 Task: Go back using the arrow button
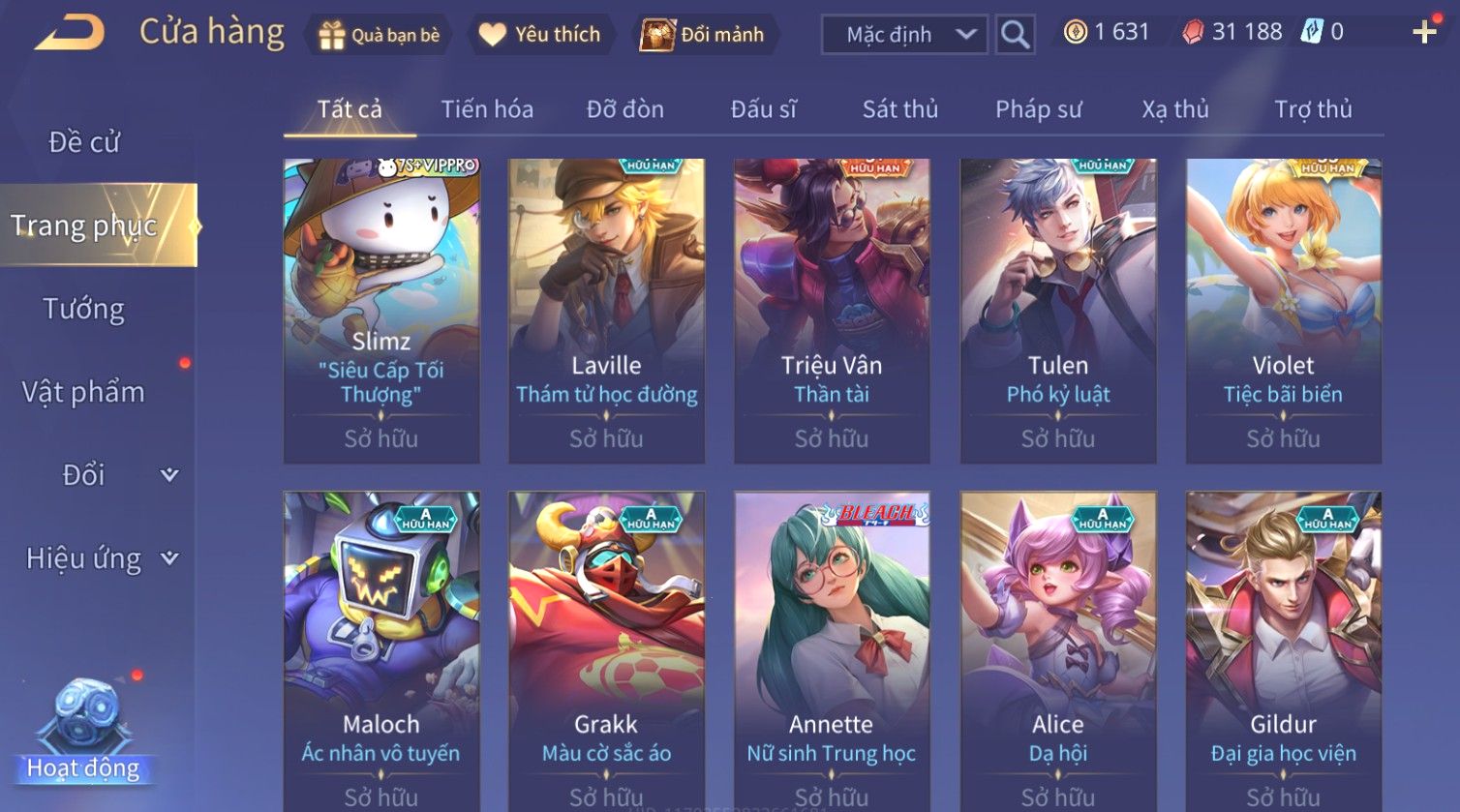70,33
